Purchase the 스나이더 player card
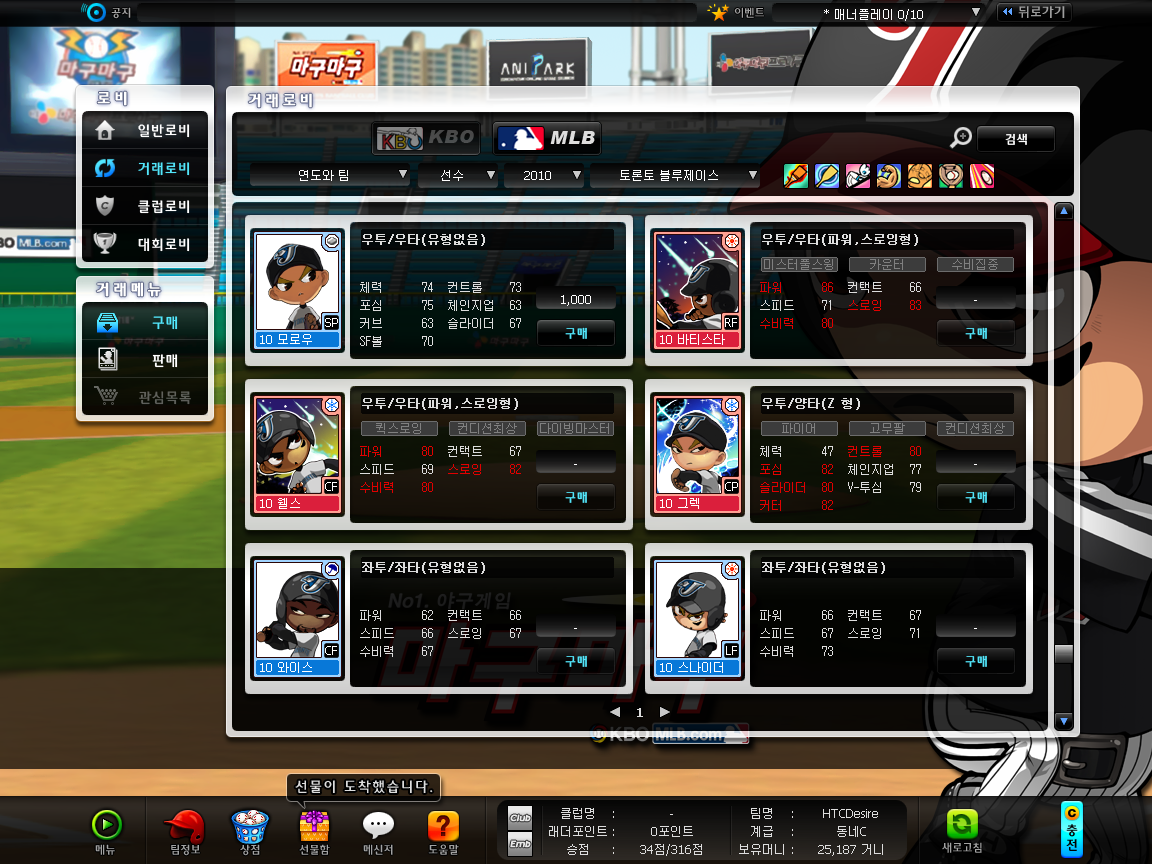The image size is (1152, 864). [x=976, y=661]
